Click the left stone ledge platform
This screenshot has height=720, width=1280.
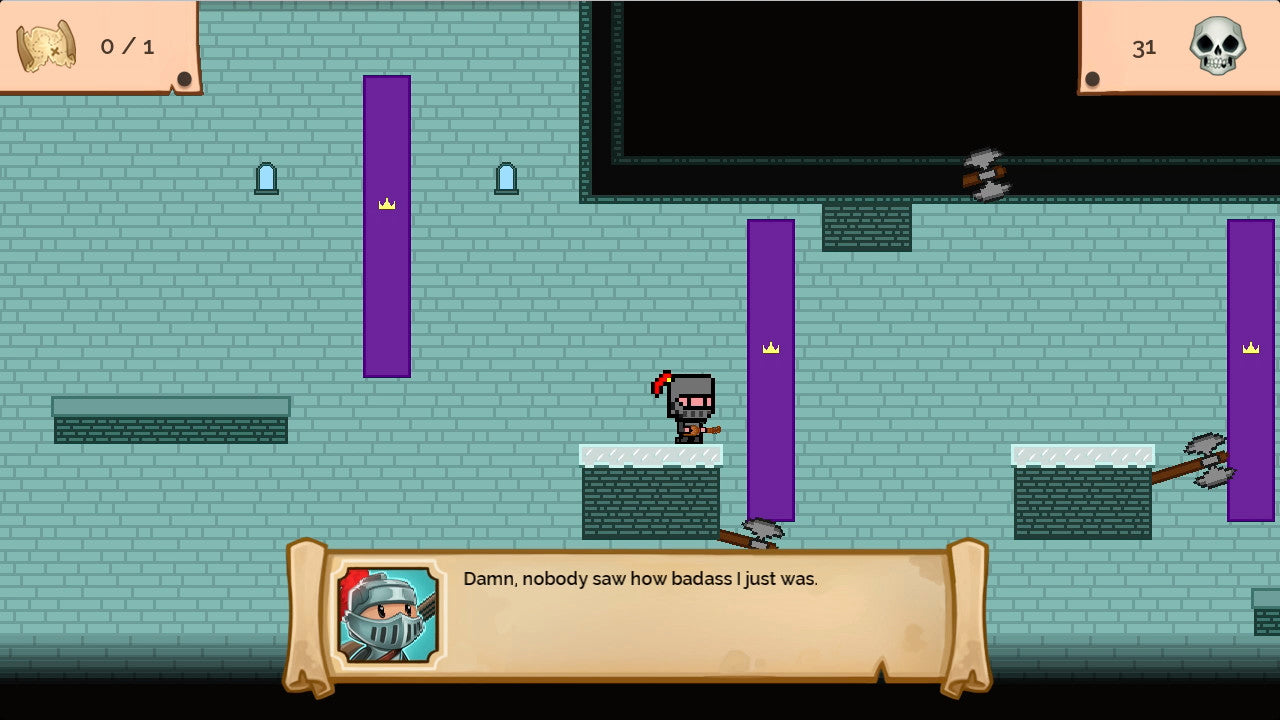click(170, 420)
